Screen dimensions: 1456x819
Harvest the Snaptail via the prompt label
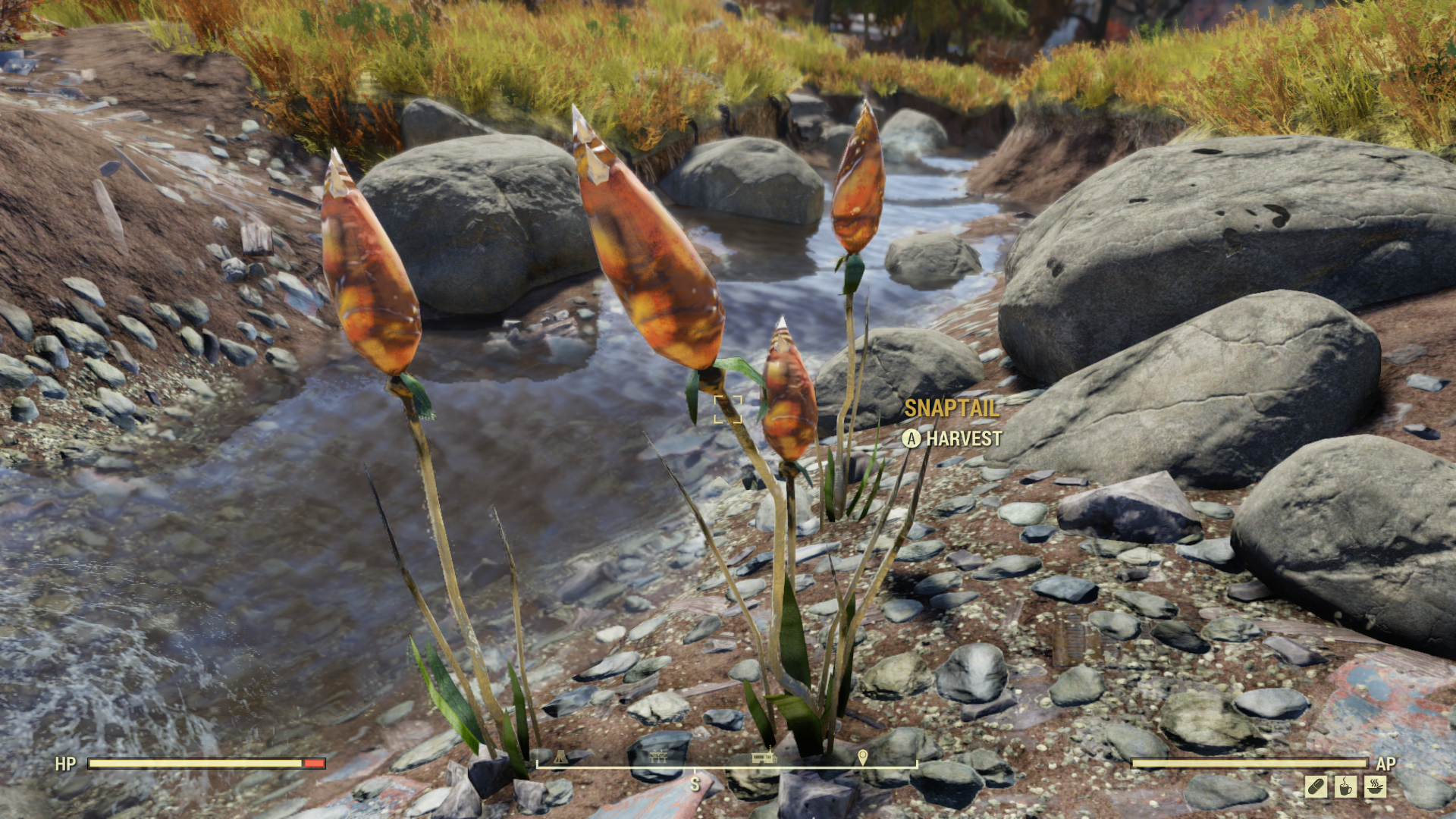[x=952, y=438]
